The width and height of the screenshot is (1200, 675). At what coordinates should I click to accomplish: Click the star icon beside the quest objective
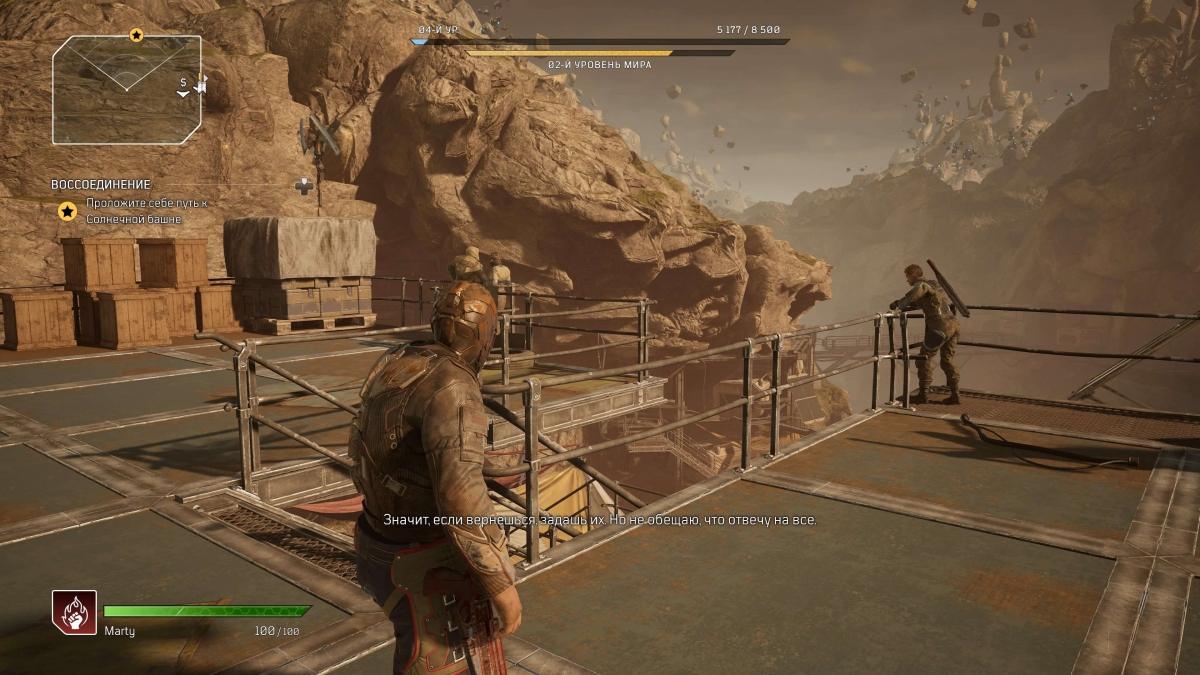[67, 210]
